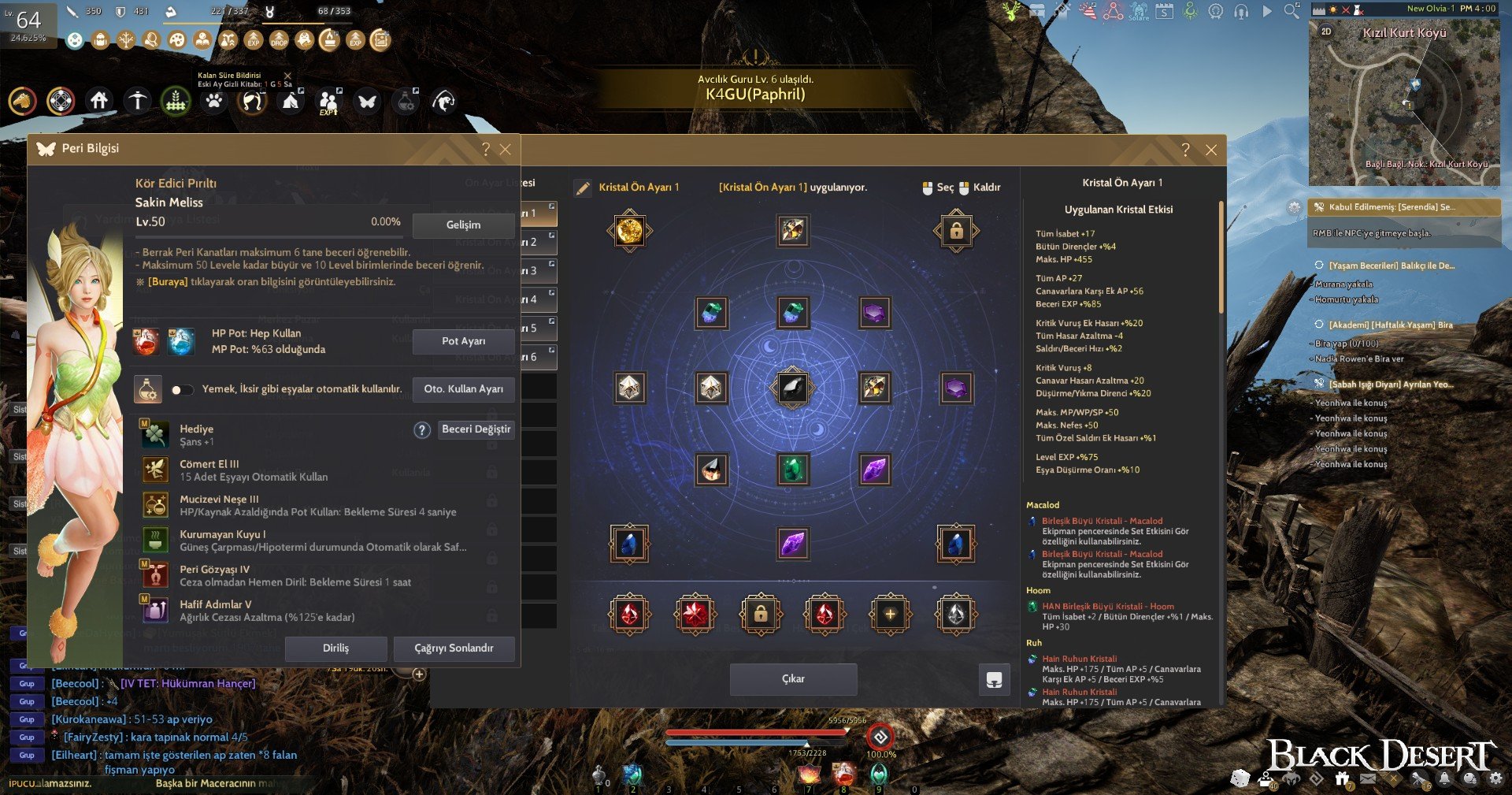Open help for the Hediye skill
The width and height of the screenshot is (1512, 795).
tap(422, 430)
